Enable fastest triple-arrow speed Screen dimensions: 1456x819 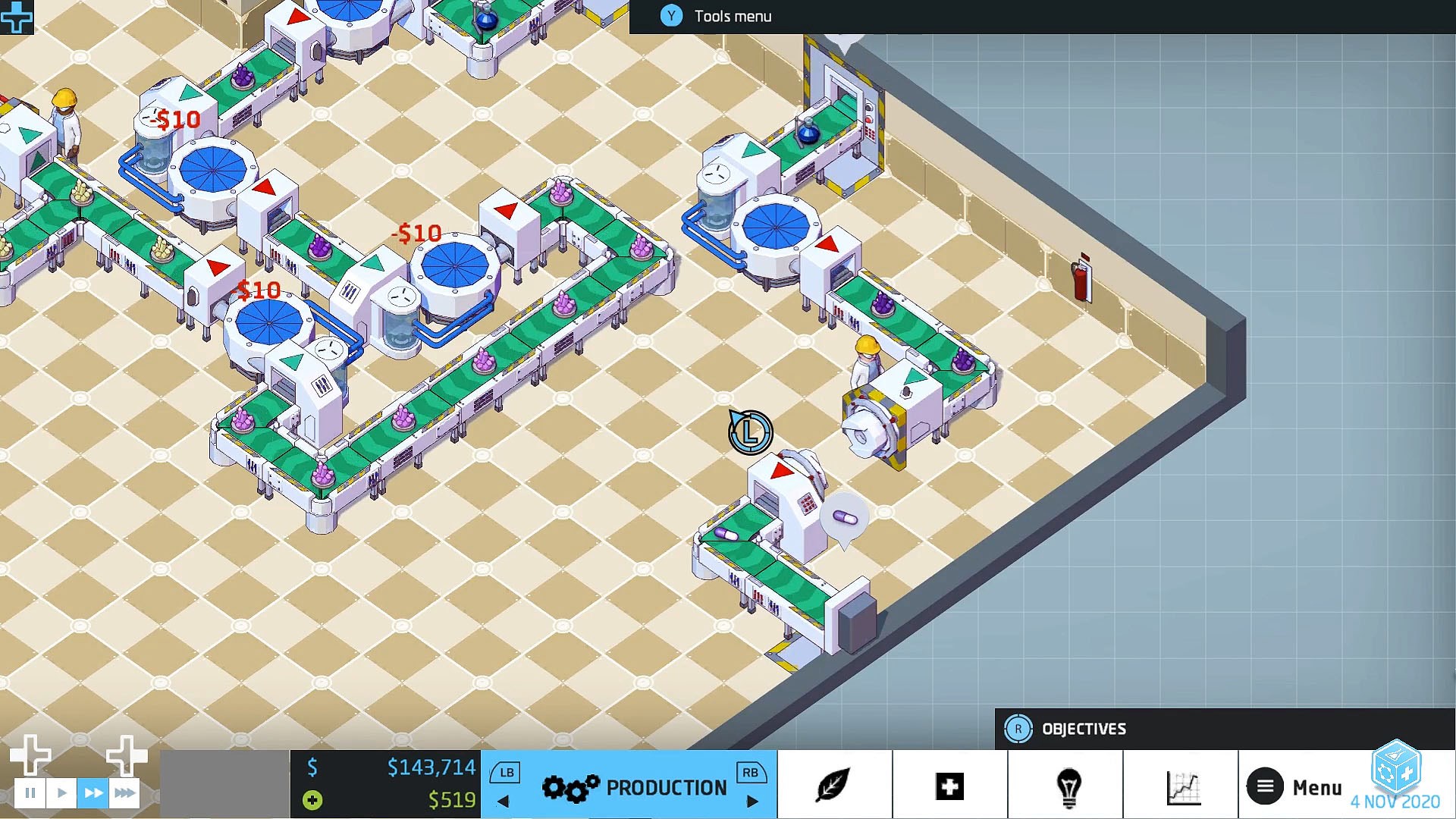coord(124,792)
